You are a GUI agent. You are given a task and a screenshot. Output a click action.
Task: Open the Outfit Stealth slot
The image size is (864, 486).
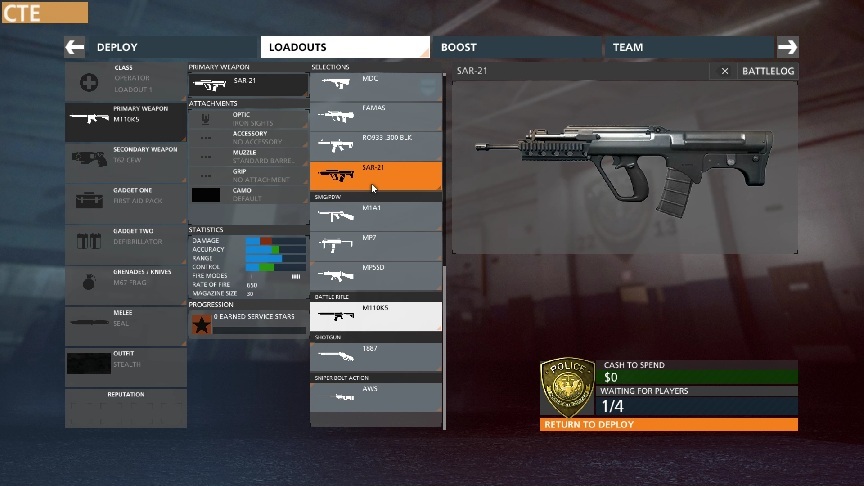pos(126,363)
